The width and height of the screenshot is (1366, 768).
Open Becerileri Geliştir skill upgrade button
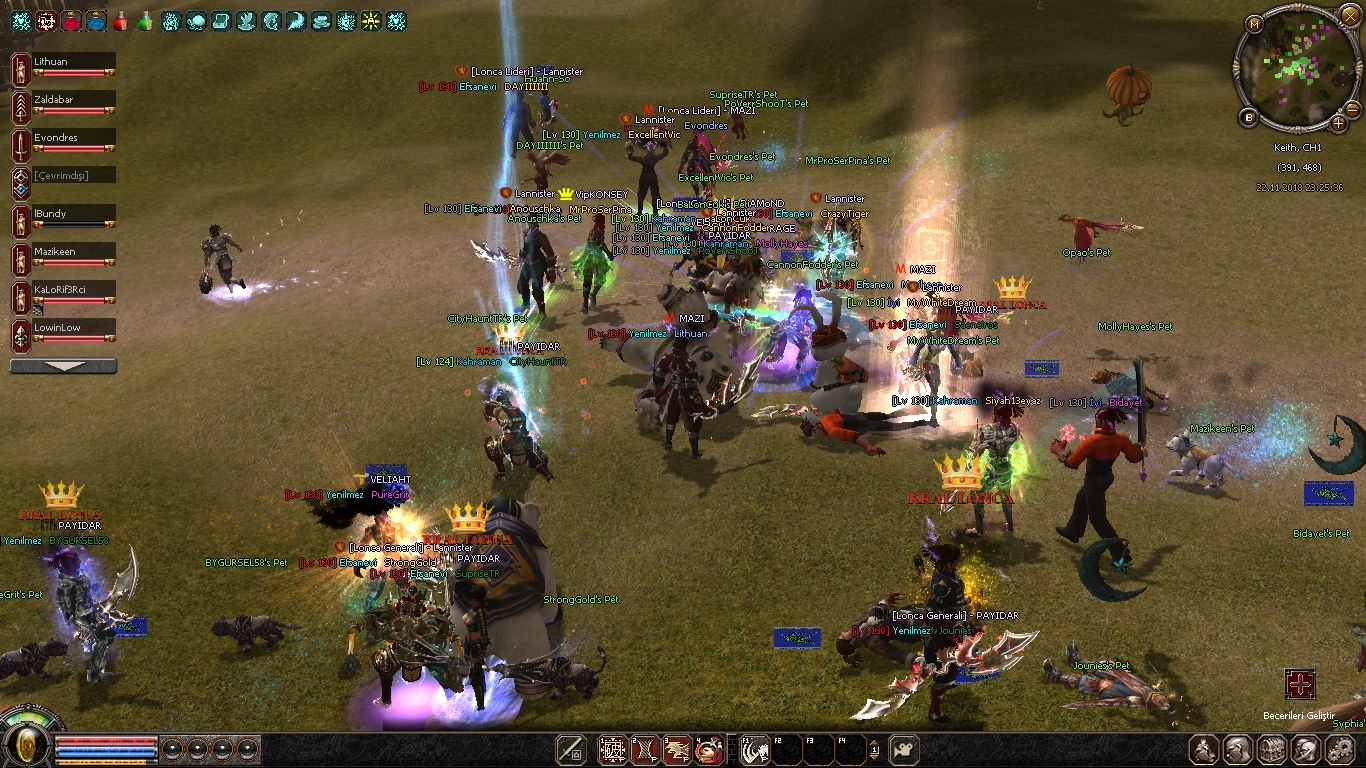(x=1300, y=685)
